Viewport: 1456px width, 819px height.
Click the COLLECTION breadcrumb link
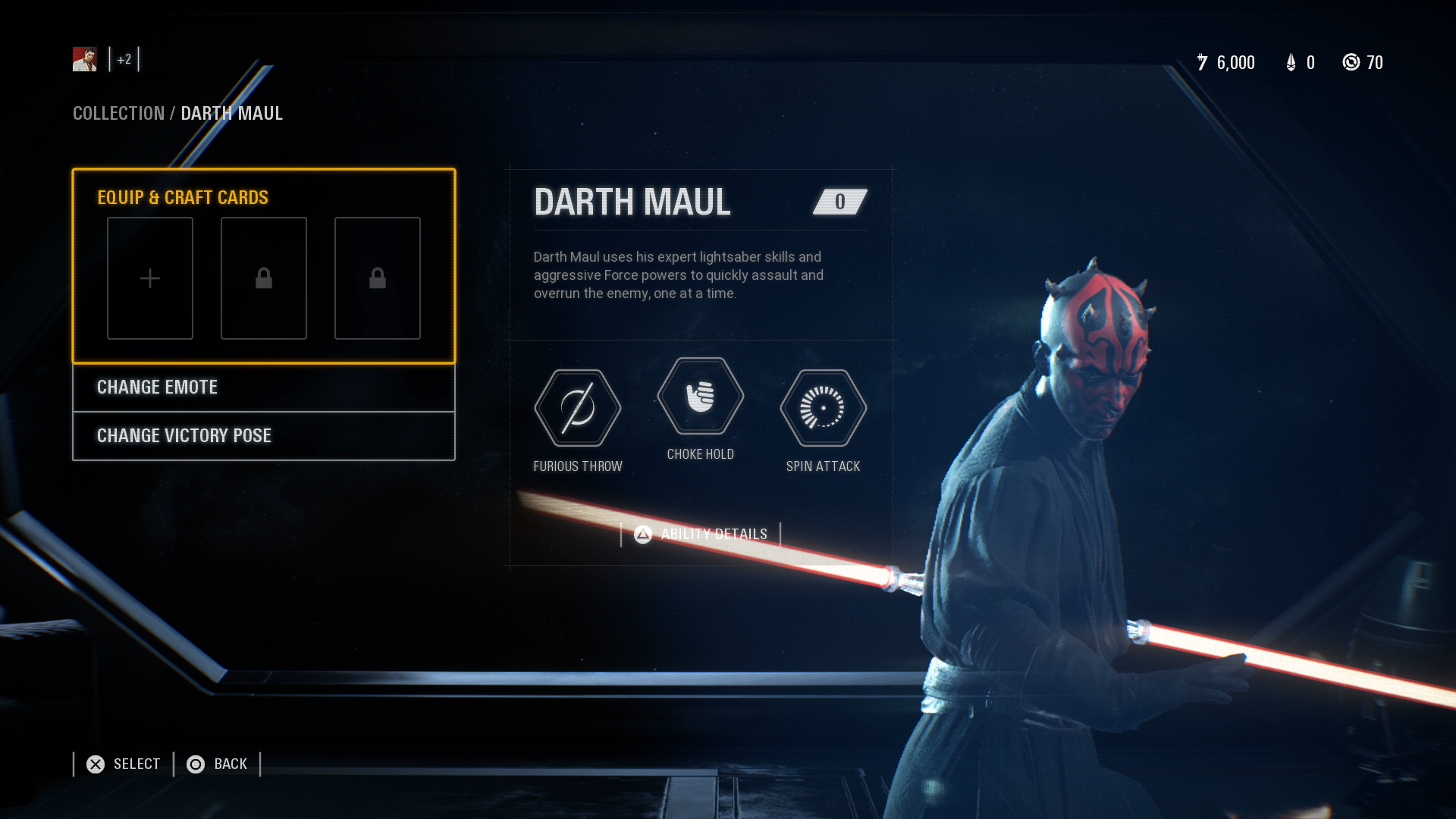click(118, 113)
